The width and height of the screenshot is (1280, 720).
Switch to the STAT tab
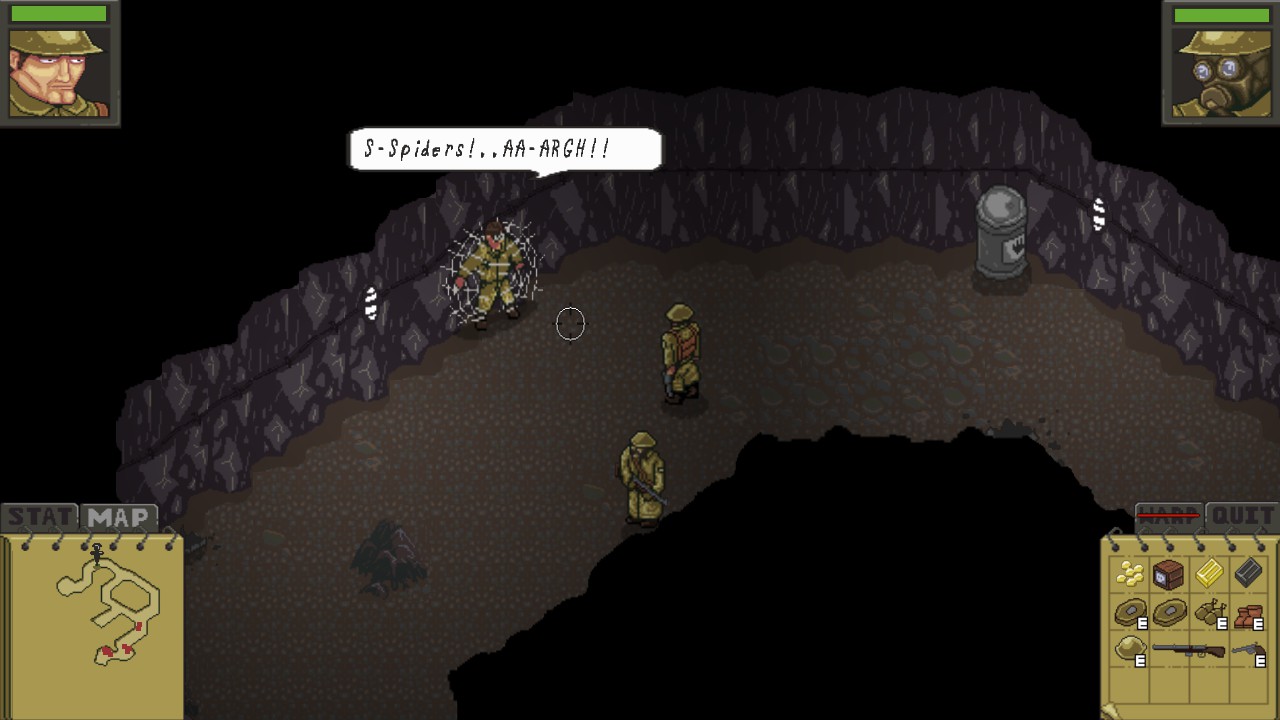point(37,517)
